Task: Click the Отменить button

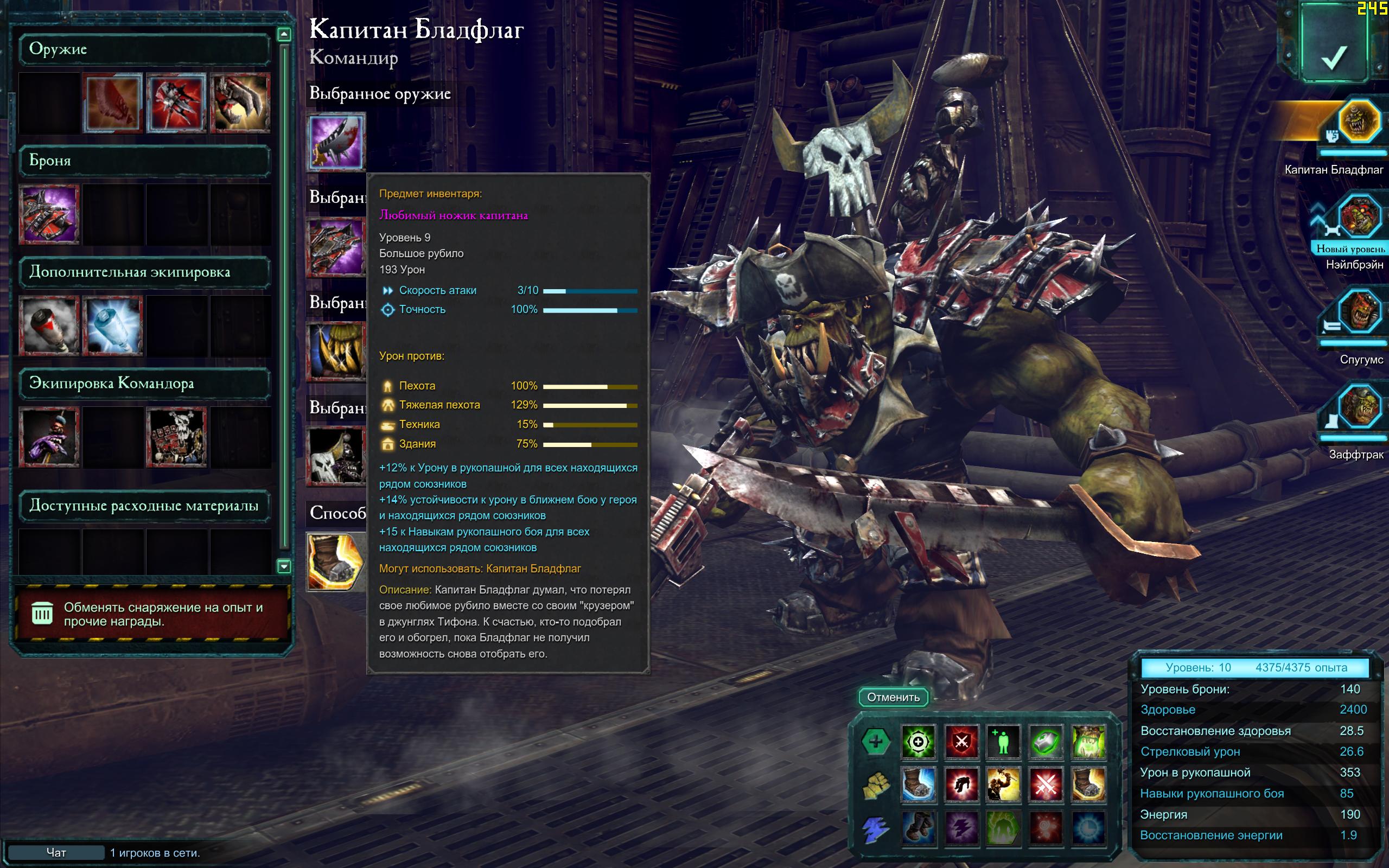Action: 893,697
